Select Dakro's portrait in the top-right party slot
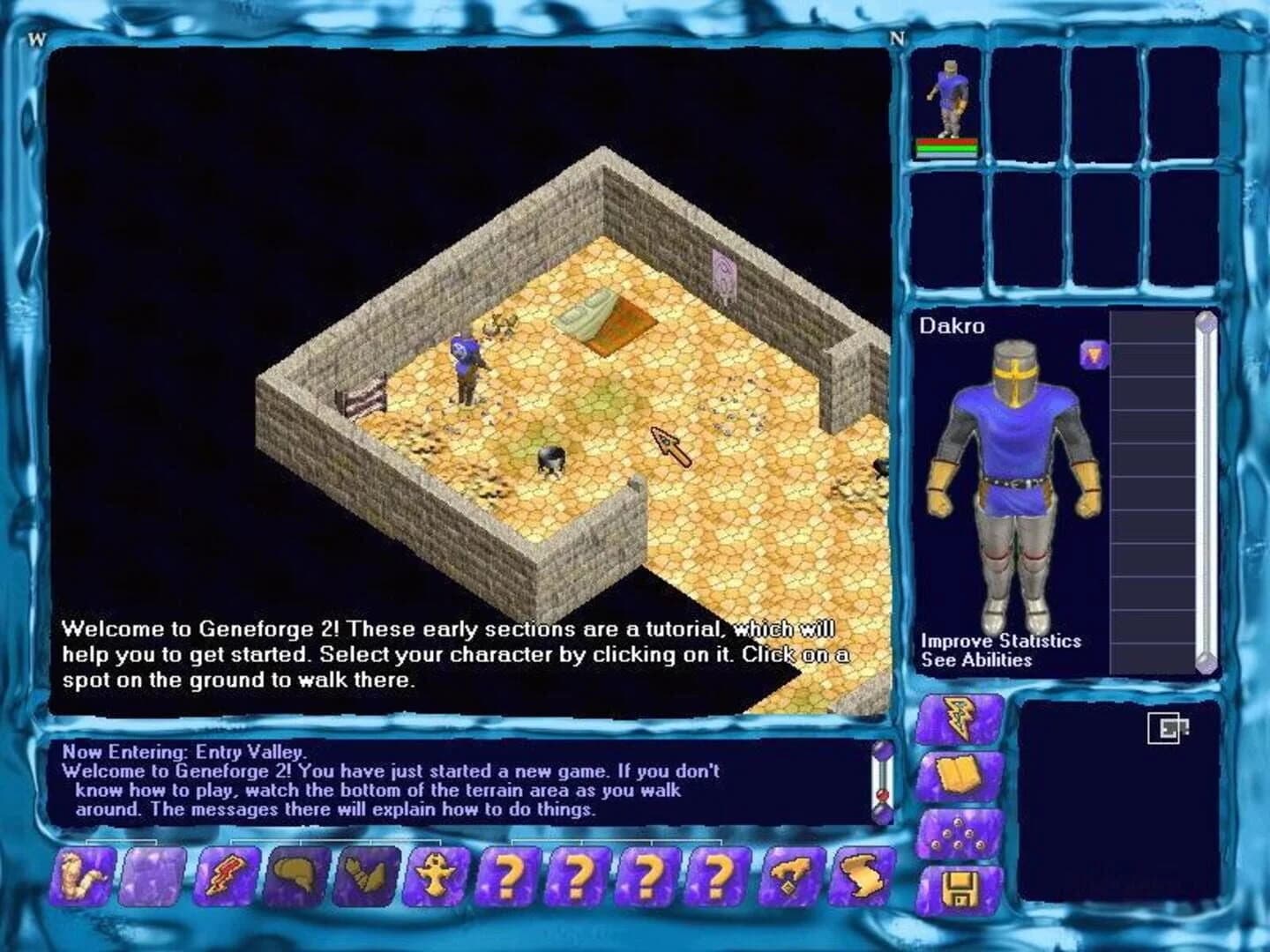 pyautogui.click(x=950, y=97)
